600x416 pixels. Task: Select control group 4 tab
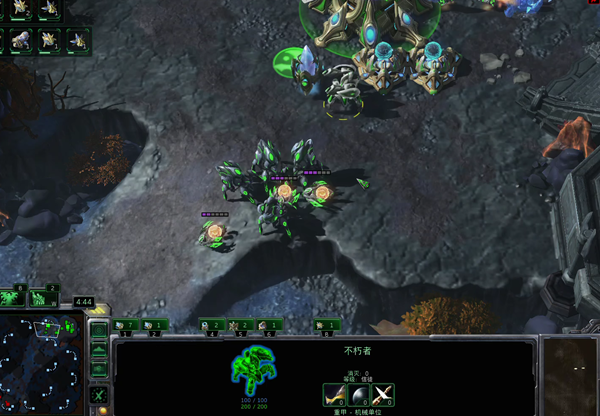[x=211, y=324]
